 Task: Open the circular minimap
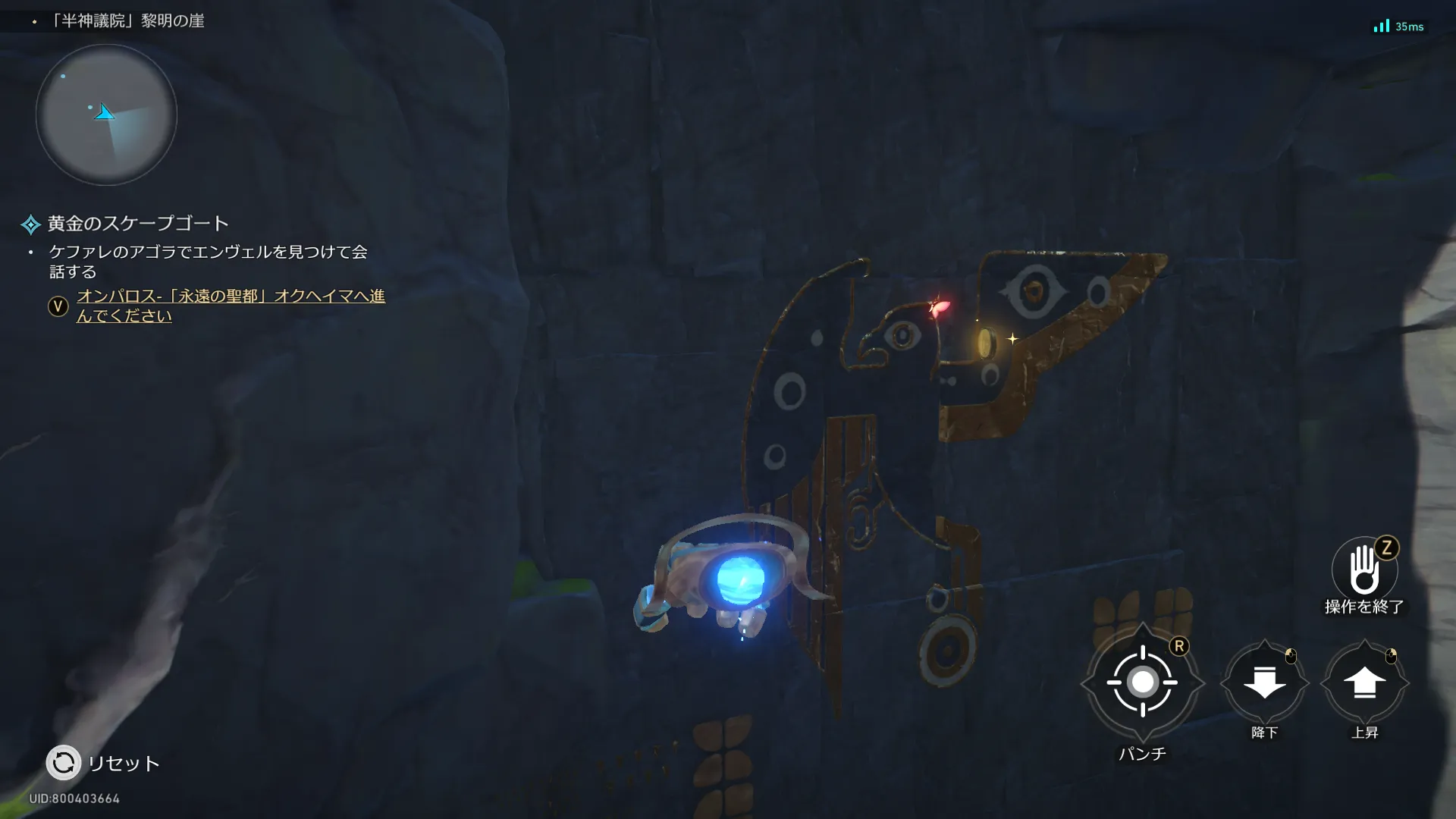106,115
